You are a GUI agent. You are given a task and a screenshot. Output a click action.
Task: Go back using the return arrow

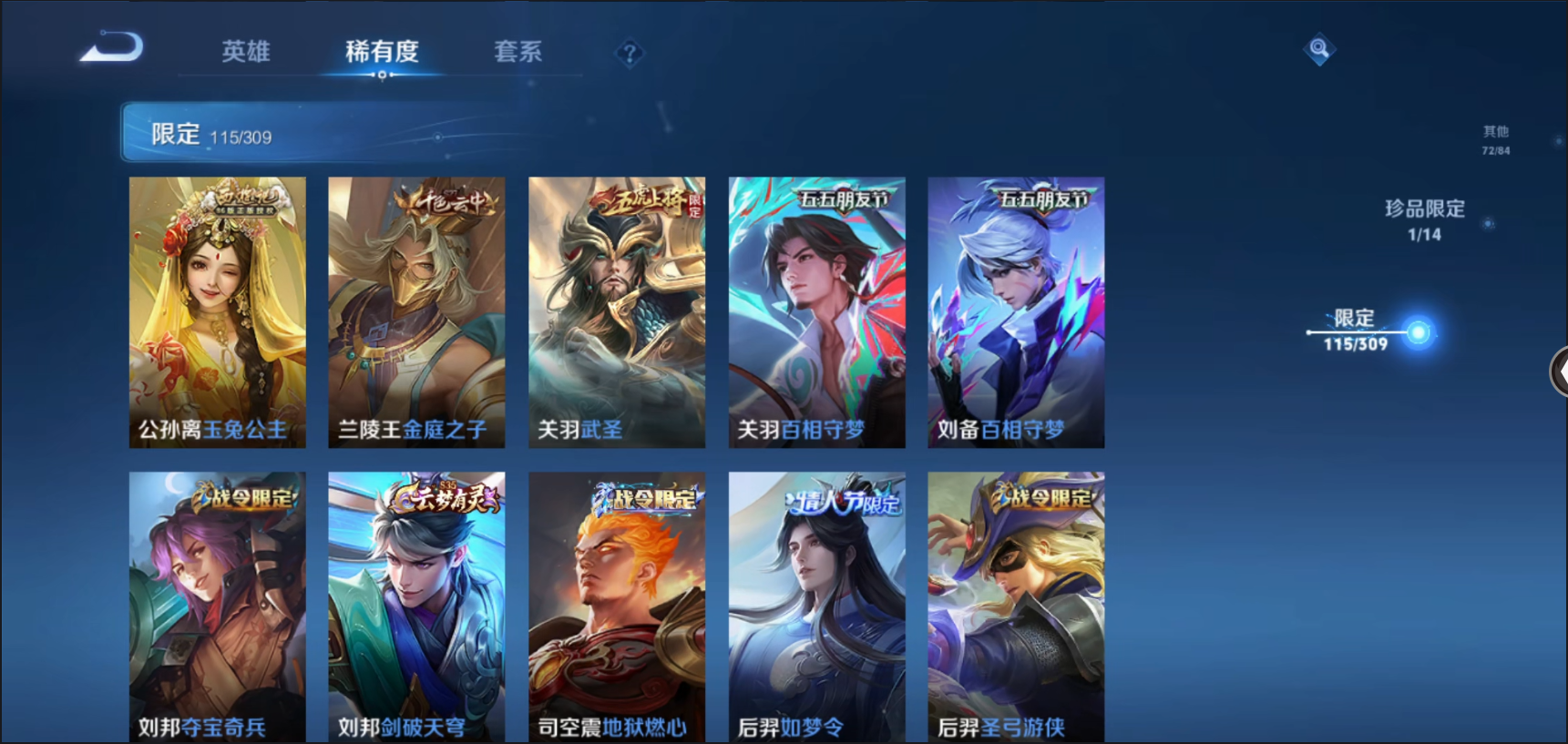111,48
